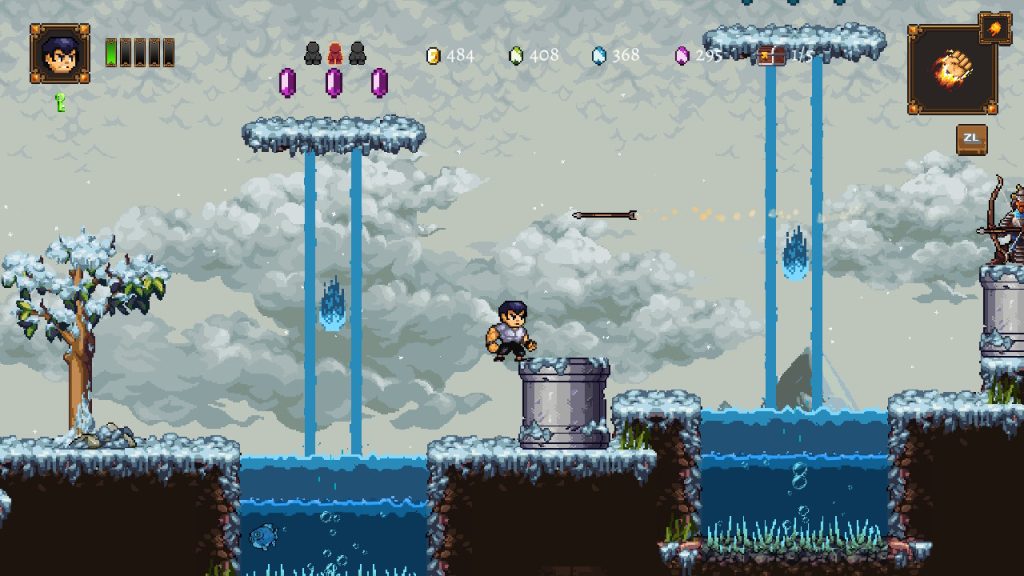The image size is (1024, 576).
Task: Select the red hooded figure icon
Action: click(x=335, y=53)
